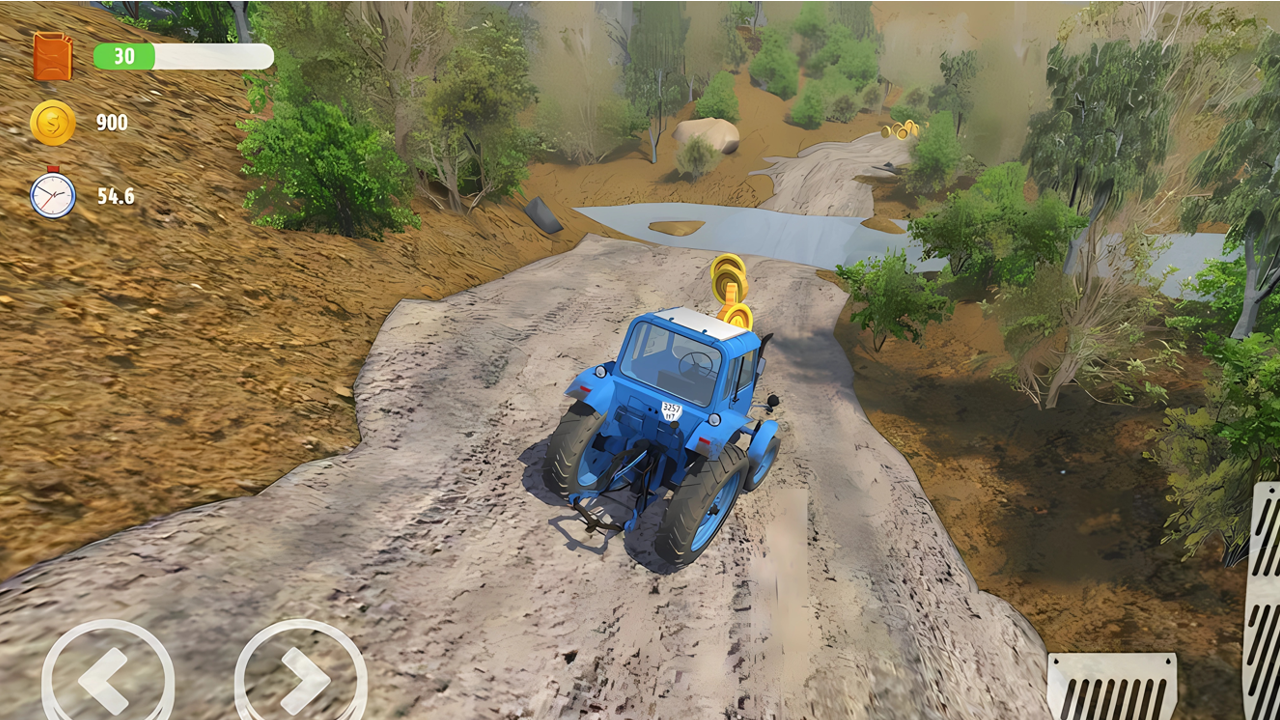Click the timer readout displaying 54.6
1280x720 pixels.
[x=117, y=196]
